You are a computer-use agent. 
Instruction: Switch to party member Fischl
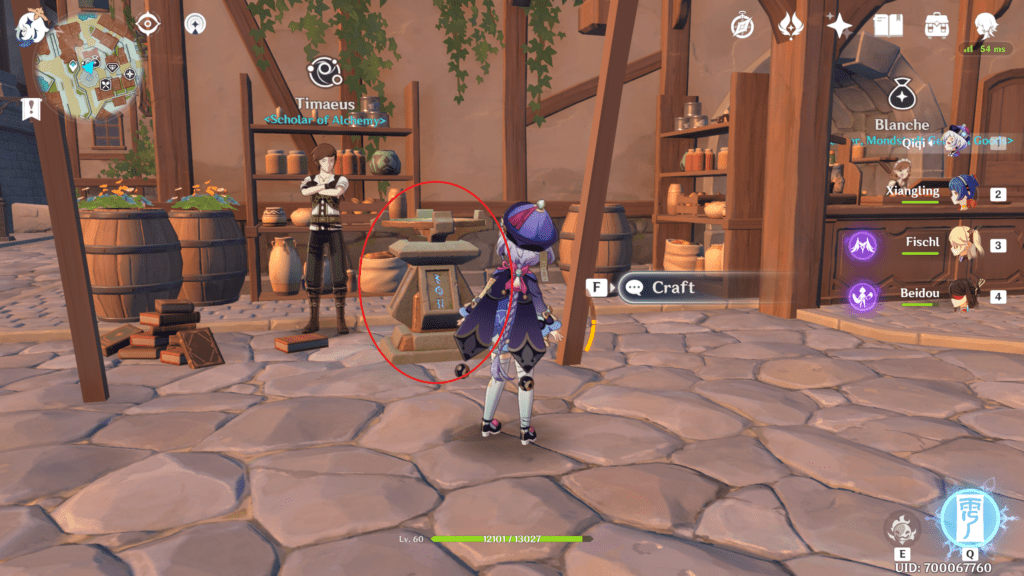(x=964, y=245)
